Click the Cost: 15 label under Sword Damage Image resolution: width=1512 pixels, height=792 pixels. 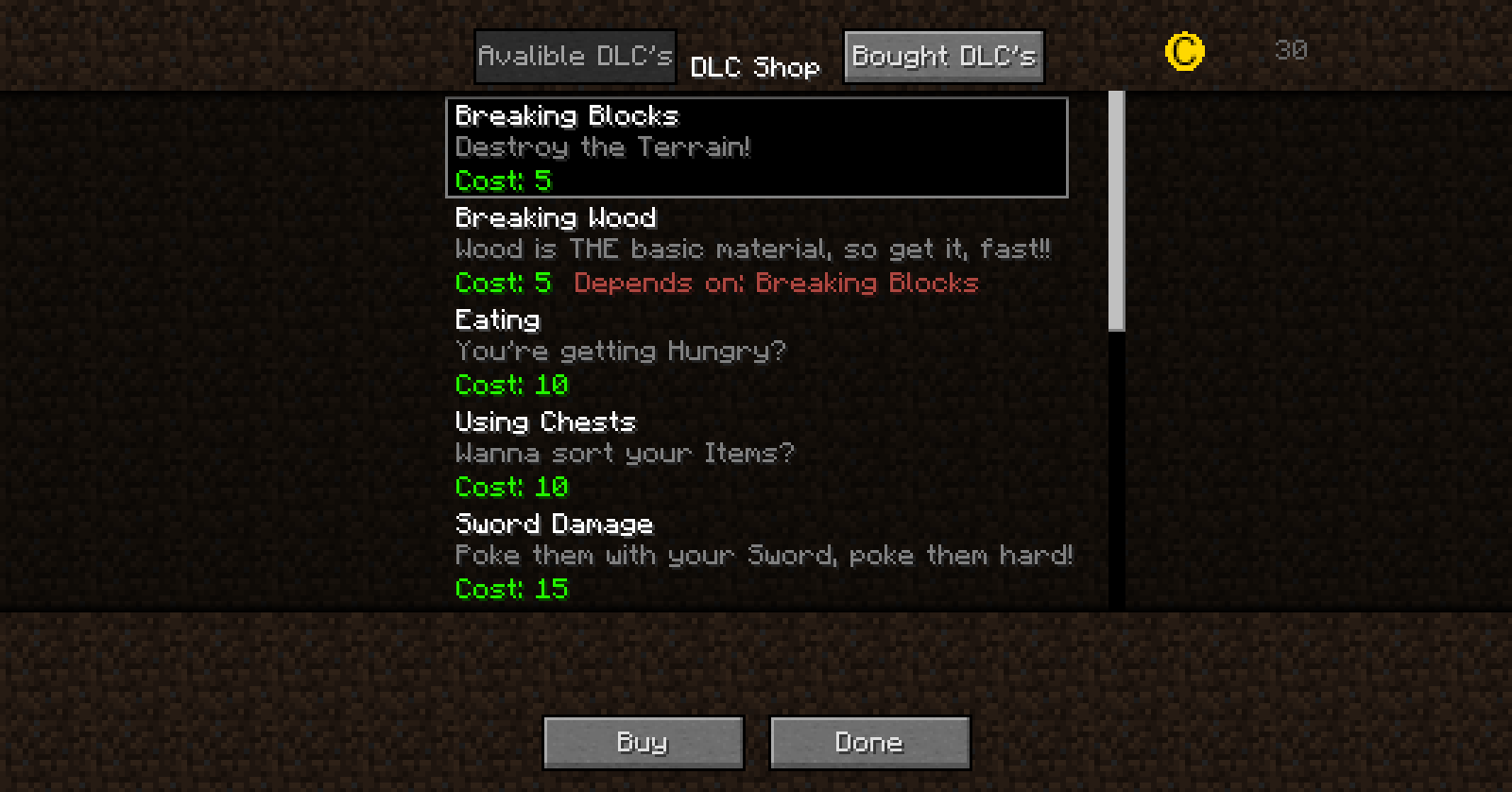click(510, 589)
